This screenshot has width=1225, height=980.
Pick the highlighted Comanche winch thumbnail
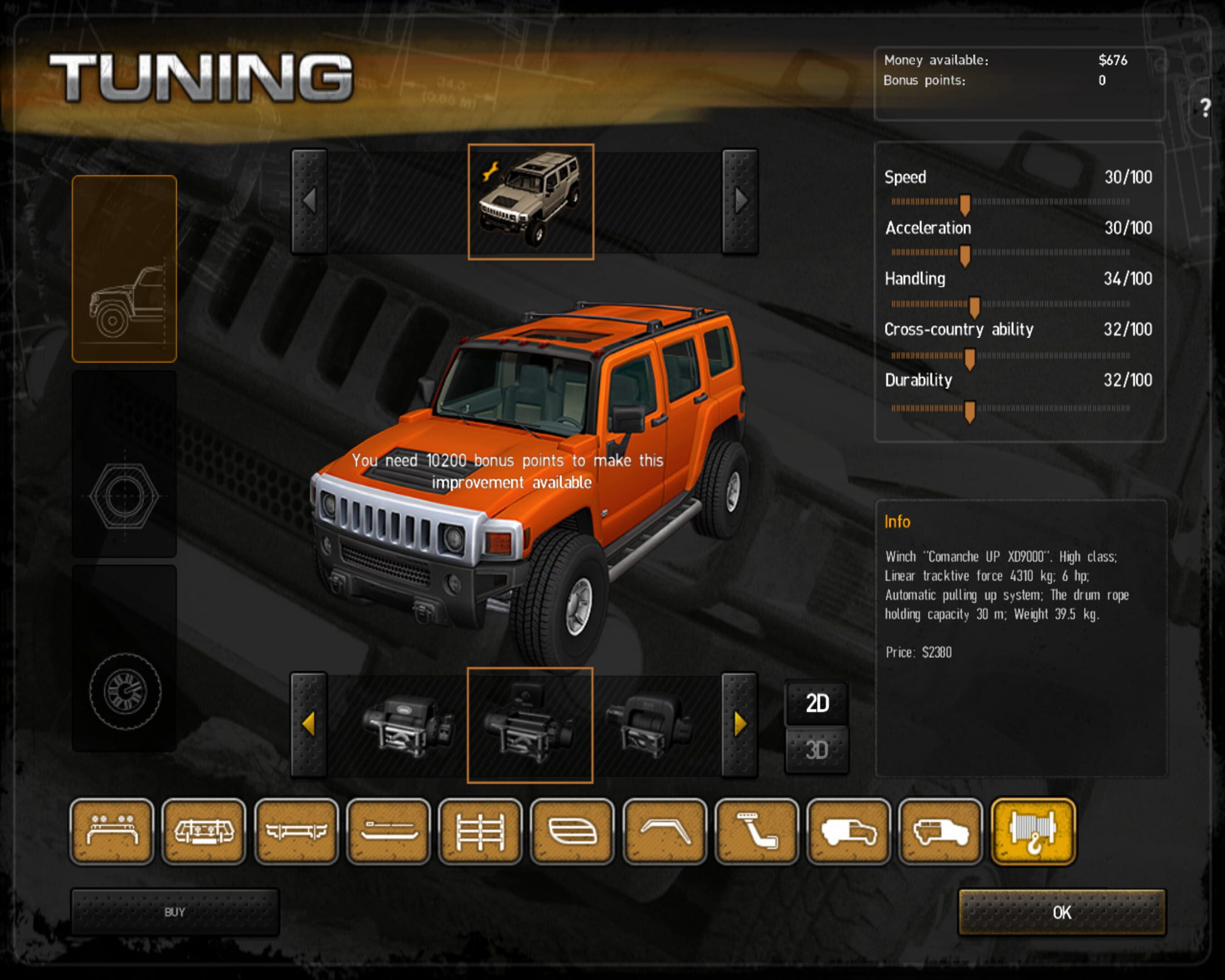[530, 725]
